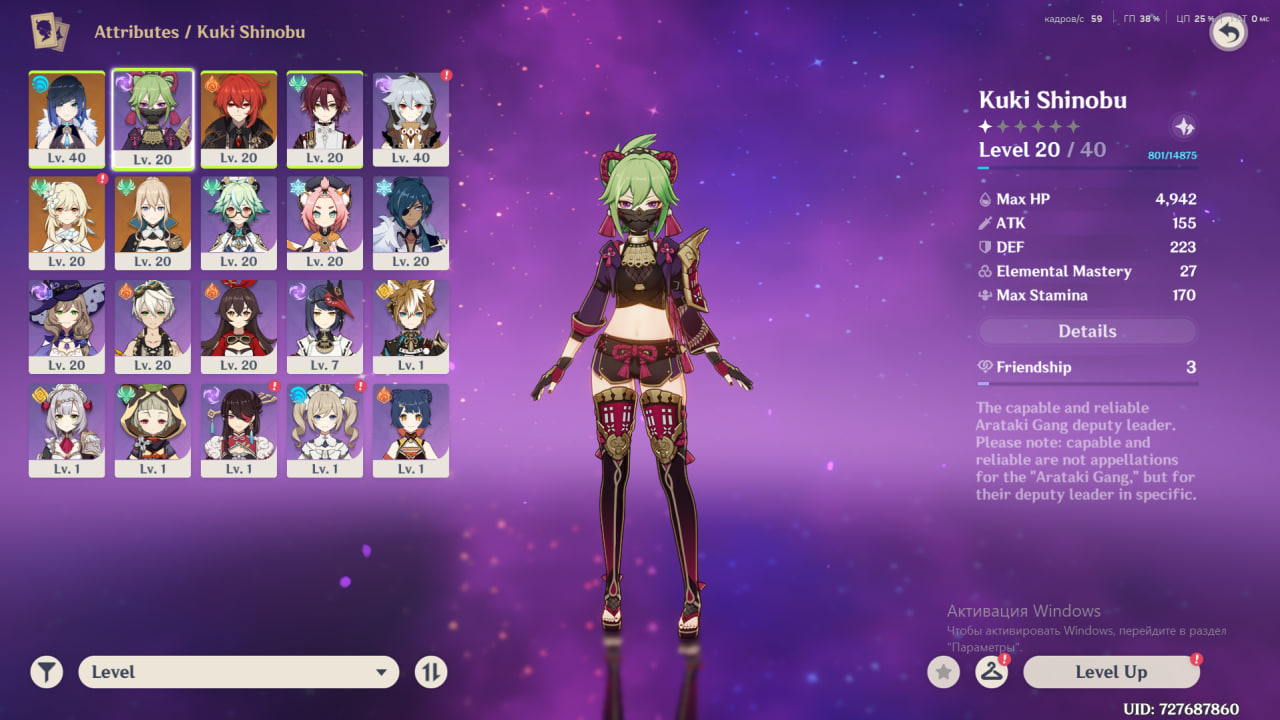
Task: Open the outfit hanger icon
Action: pos(991,672)
